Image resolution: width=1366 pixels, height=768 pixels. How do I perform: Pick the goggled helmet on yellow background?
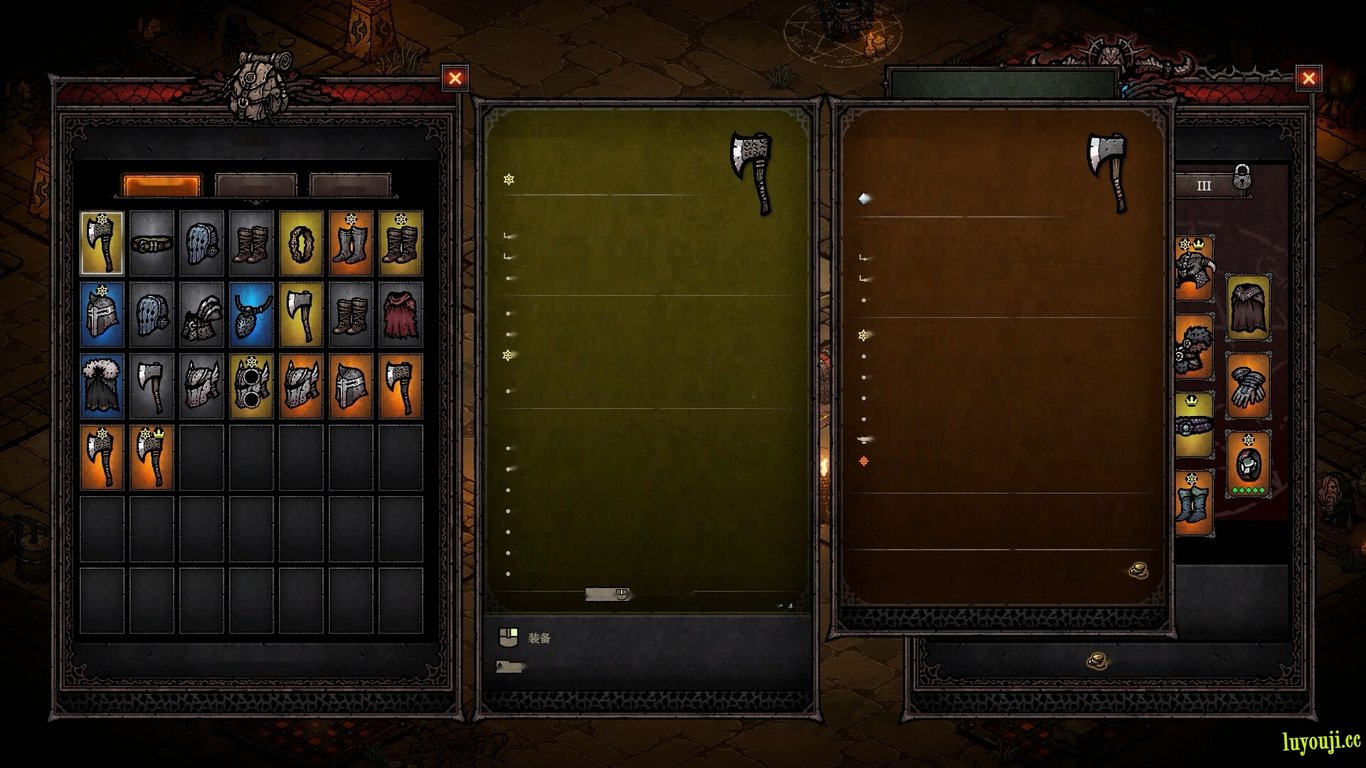tap(251, 386)
